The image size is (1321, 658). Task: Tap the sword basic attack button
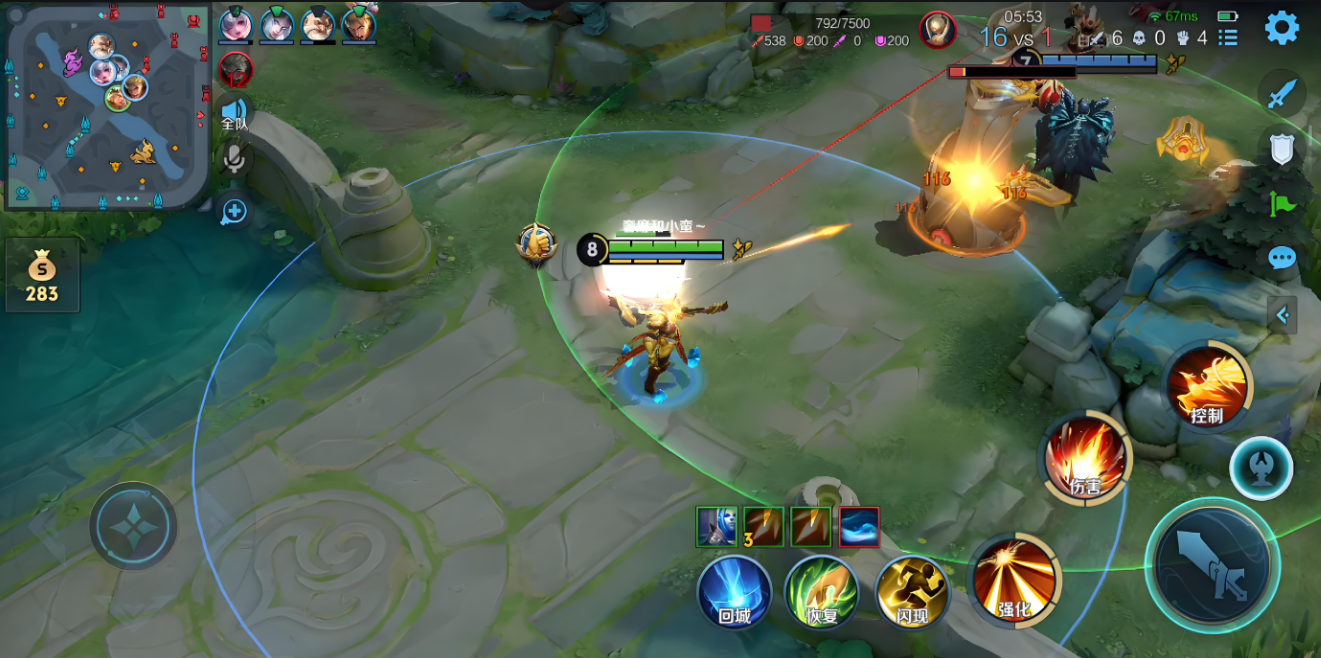tap(1212, 565)
